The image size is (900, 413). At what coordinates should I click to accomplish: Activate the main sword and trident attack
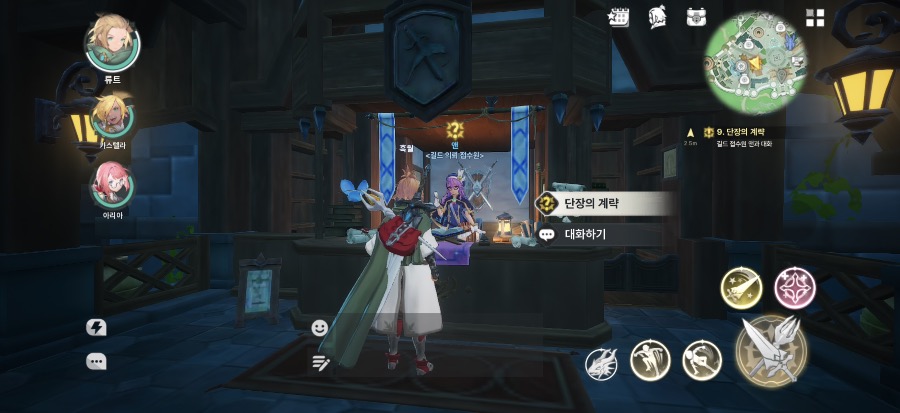772,348
